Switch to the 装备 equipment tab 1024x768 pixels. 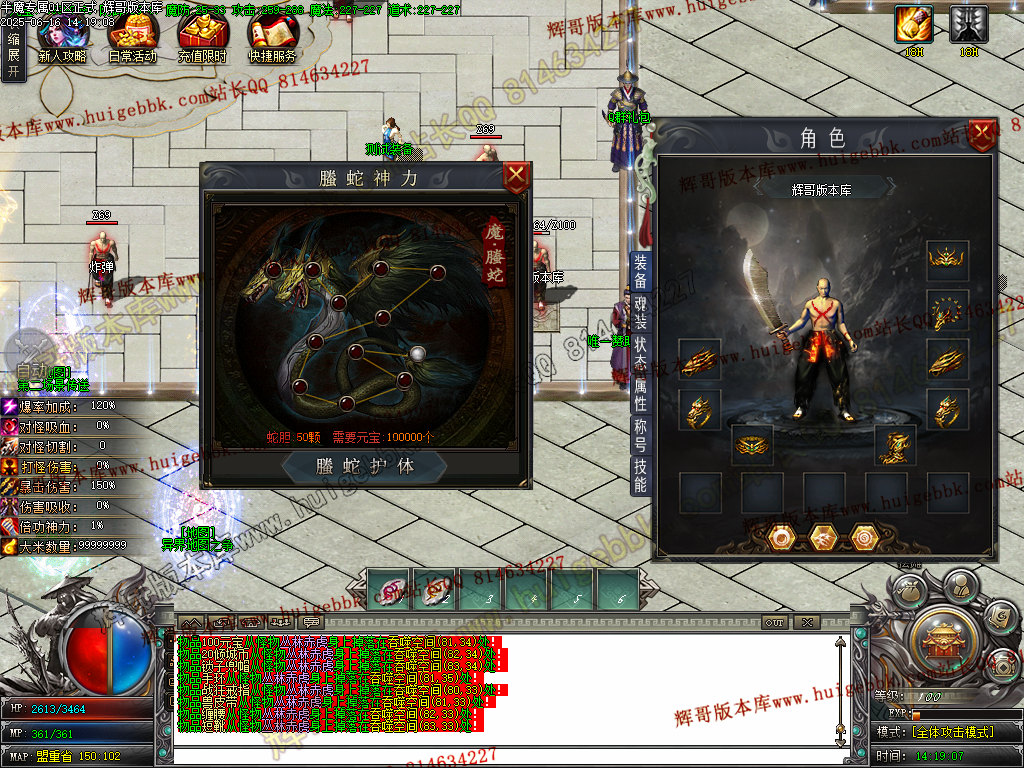641,271
